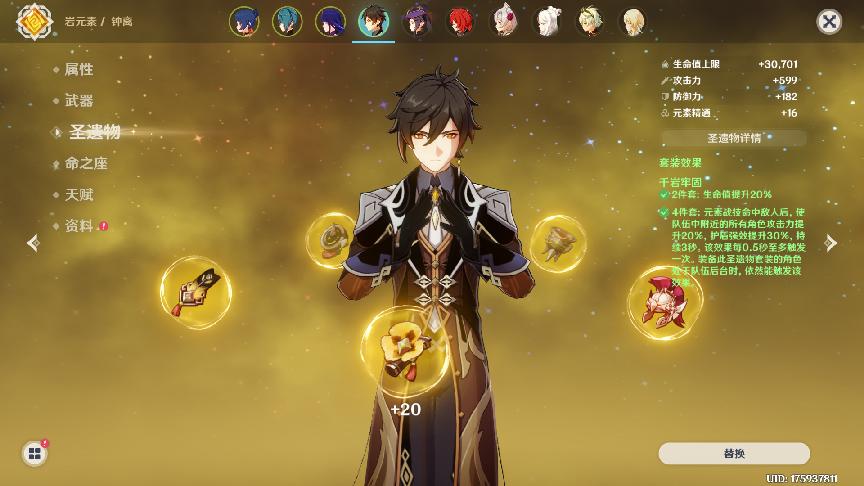Image resolution: width=864 pixels, height=486 pixels.
Task: Choose the red helmet circlet artifact
Action: coord(660,299)
